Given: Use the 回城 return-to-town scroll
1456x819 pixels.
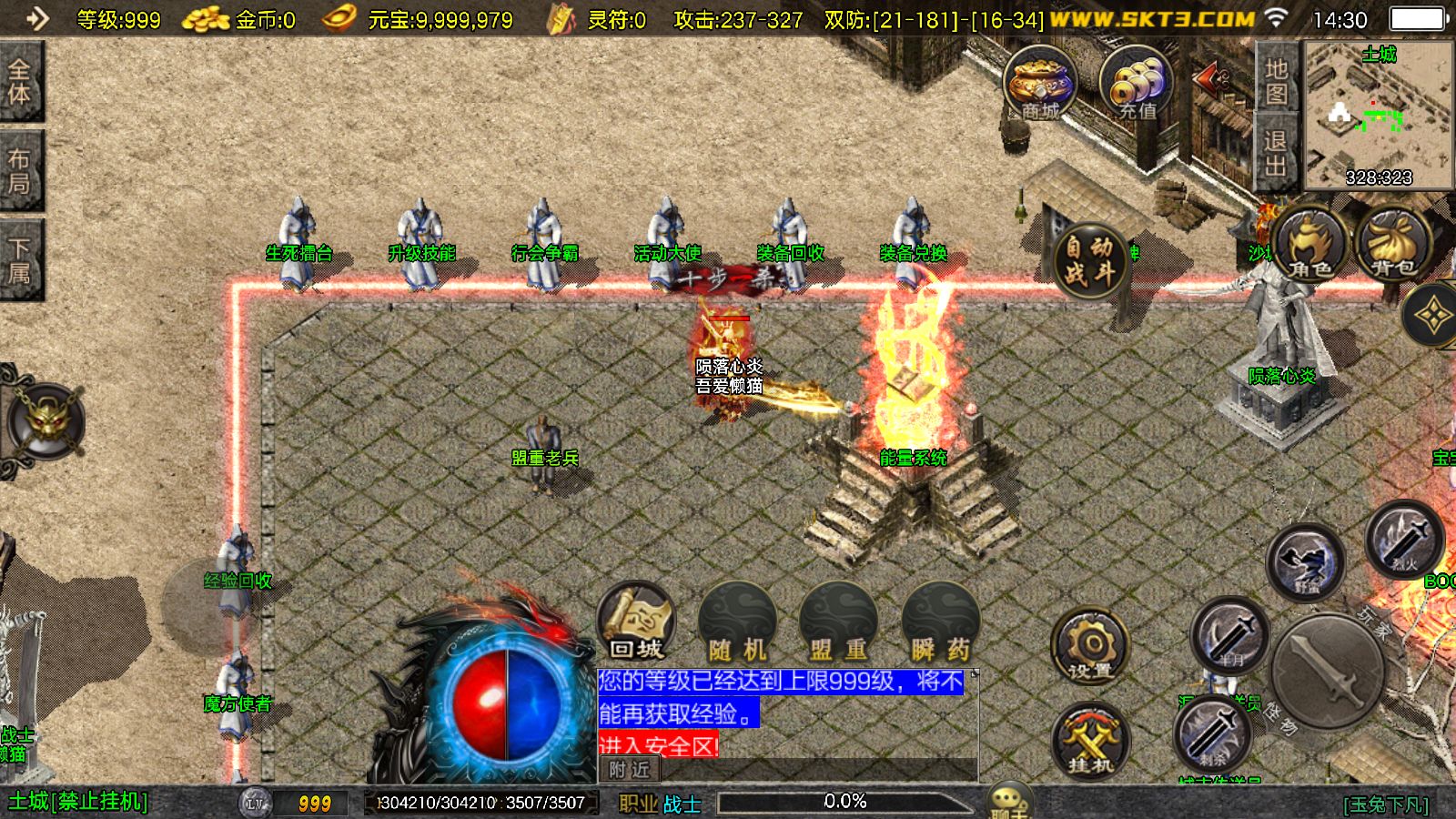Looking at the screenshot, I should tap(636, 623).
